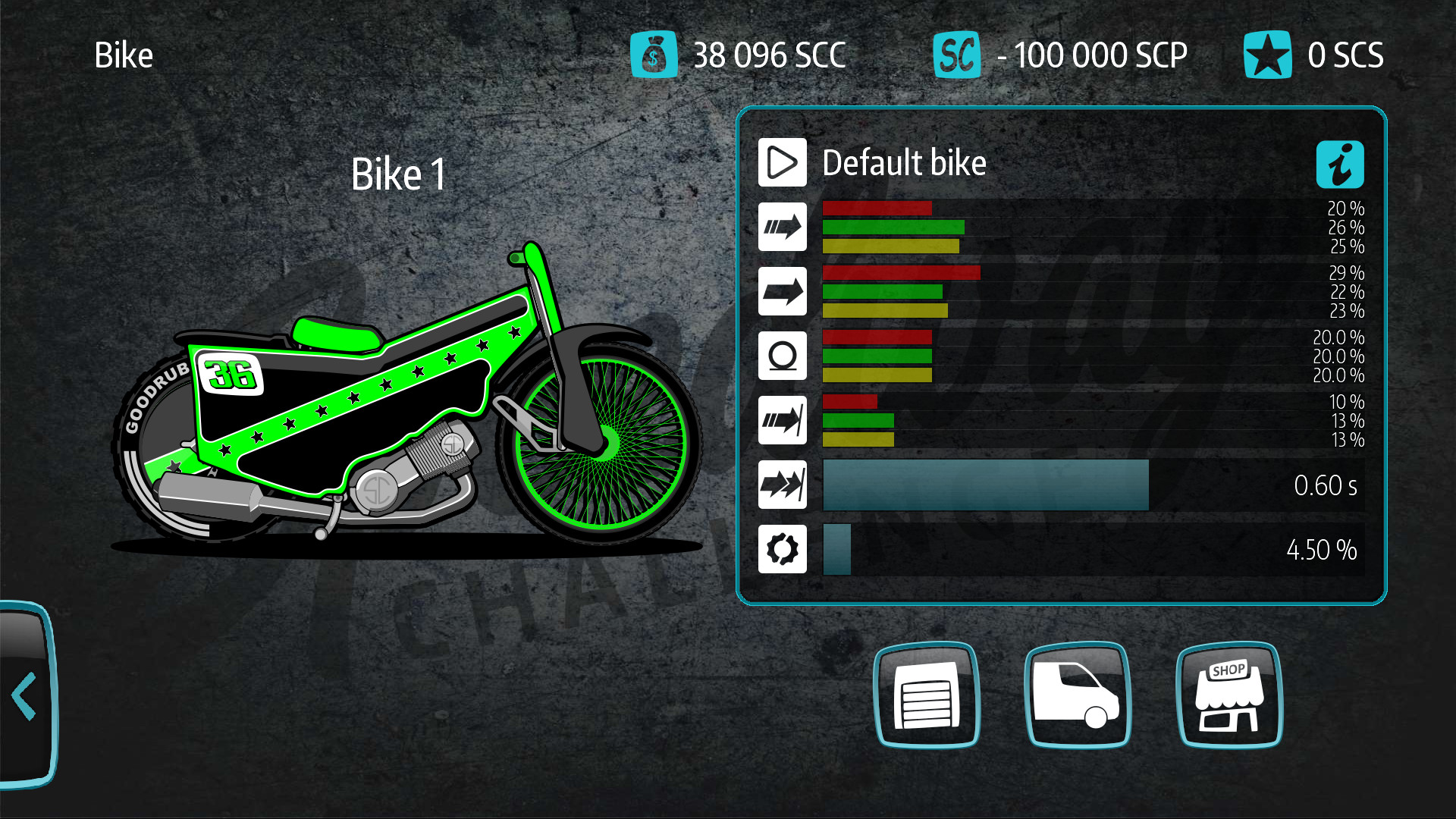Click the delivery van icon
This screenshot has height=819, width=1456.
click(x=1078, y=695)
